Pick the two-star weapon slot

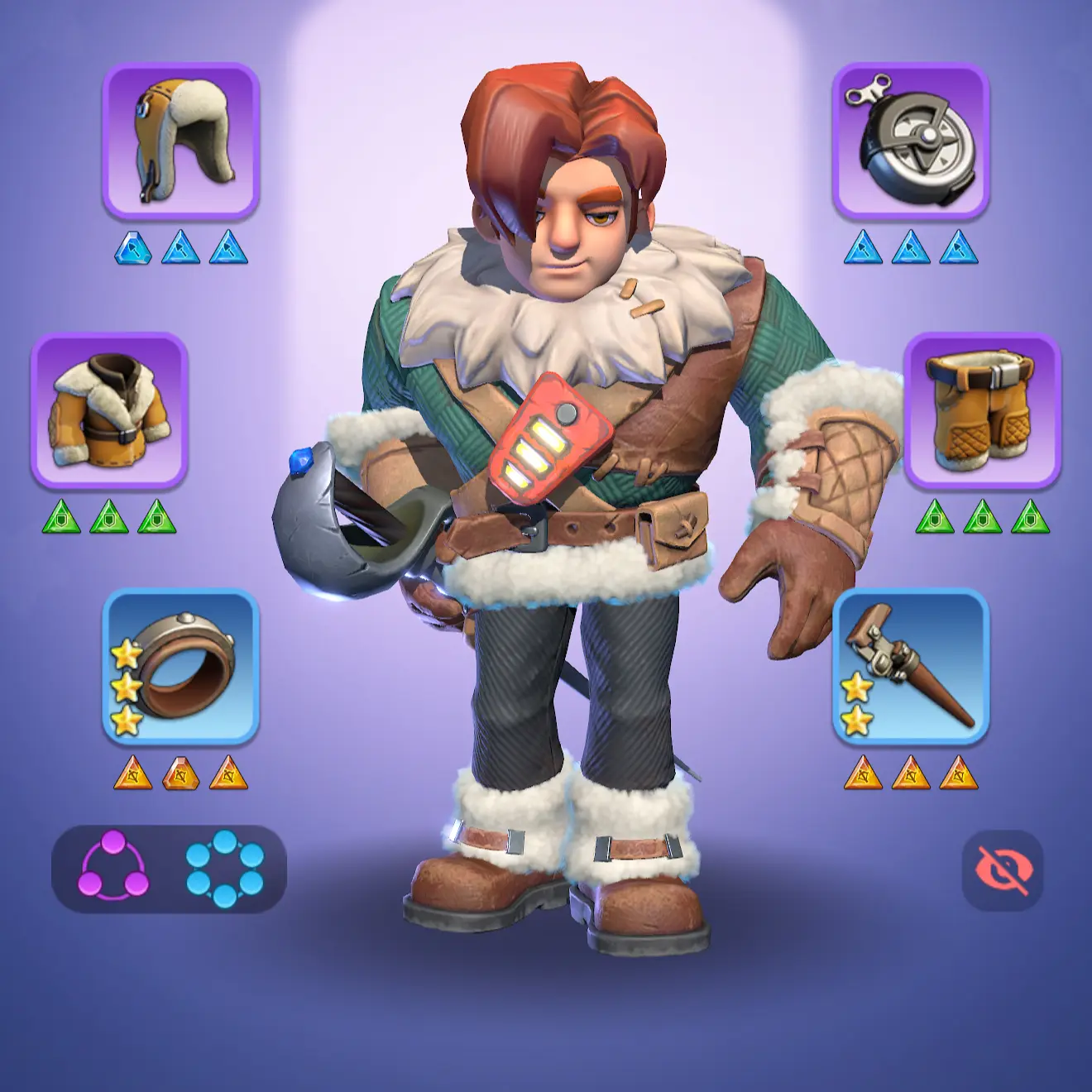pyautogui.click(x=910, y=667)
